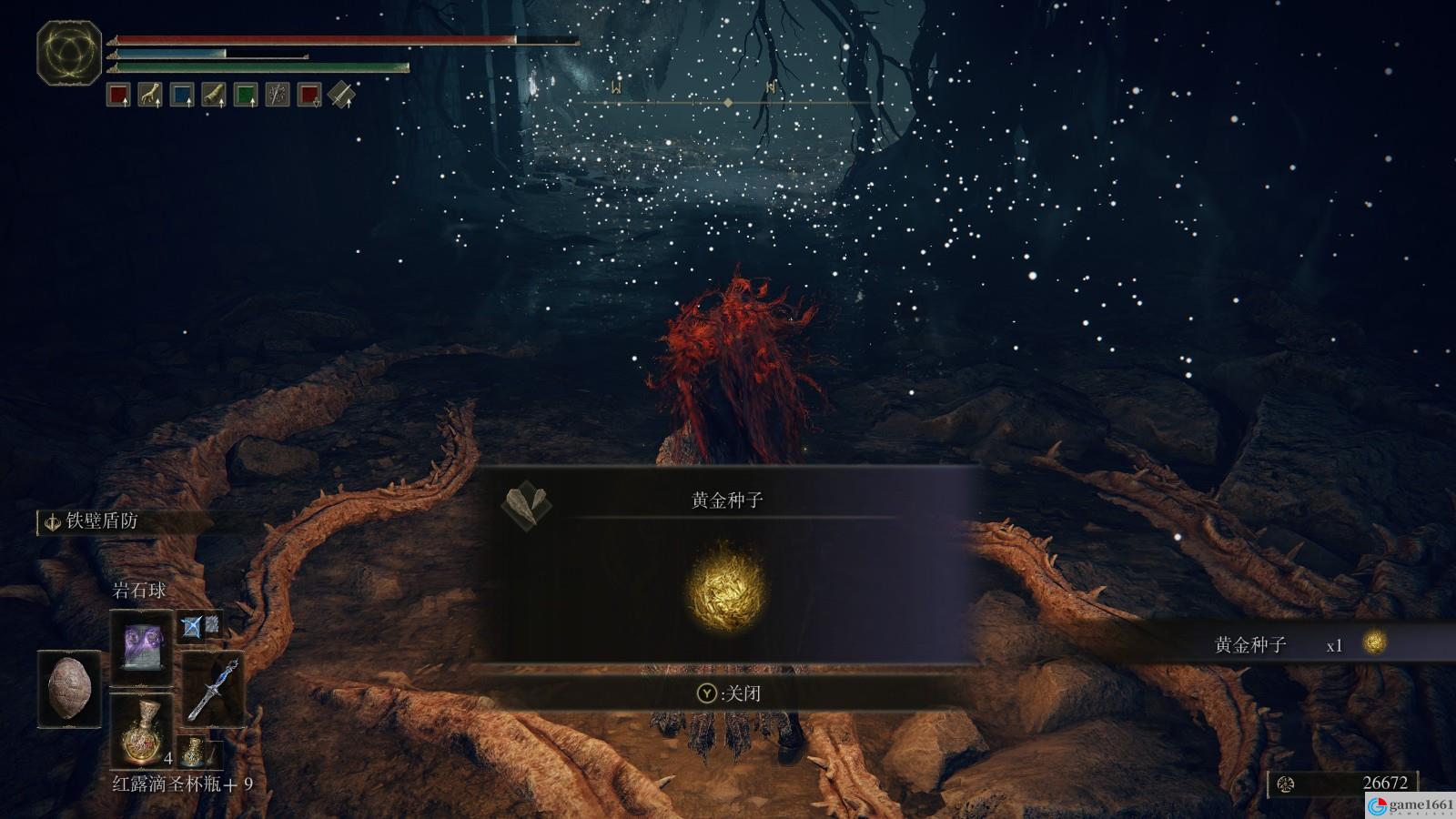Click the golden rune emblem beside the bars
Image resolution: width=1456 pixels, height=819 pixels.
69,53
